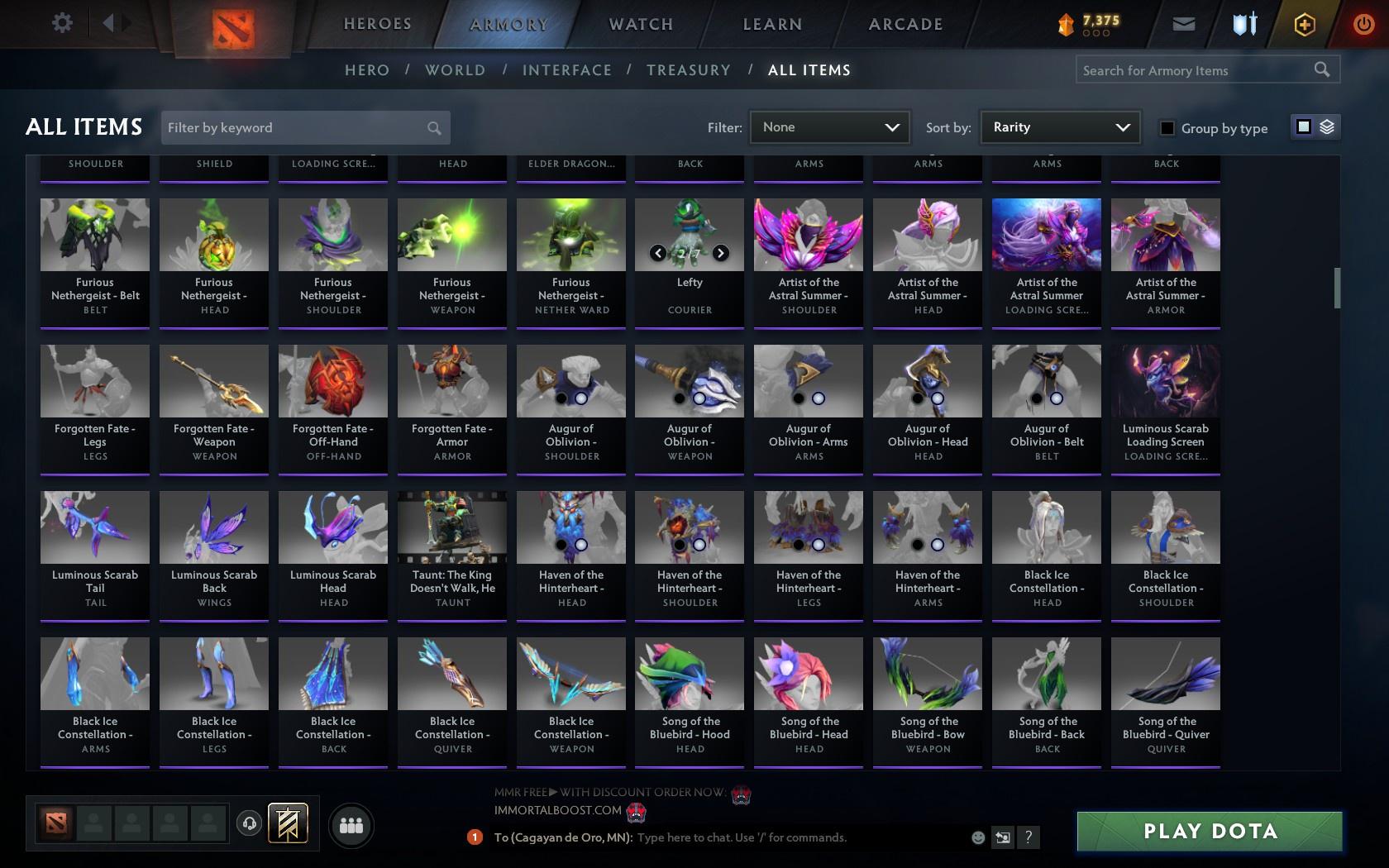Toggle the grid view display option
The height and width of the screenshot is (868, 1389).
click(1304, 127)
